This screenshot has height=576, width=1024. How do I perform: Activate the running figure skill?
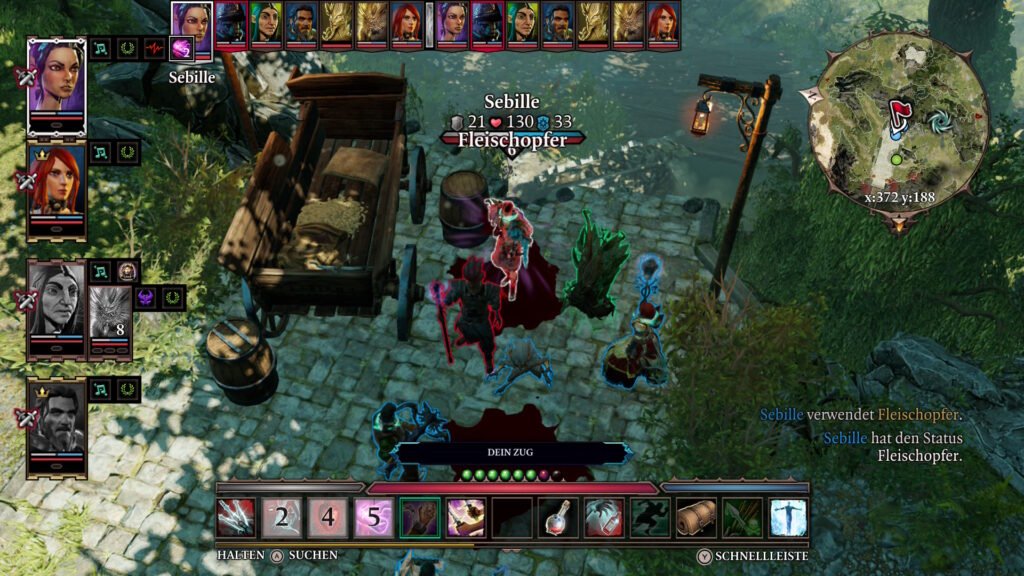click(650, 517)
